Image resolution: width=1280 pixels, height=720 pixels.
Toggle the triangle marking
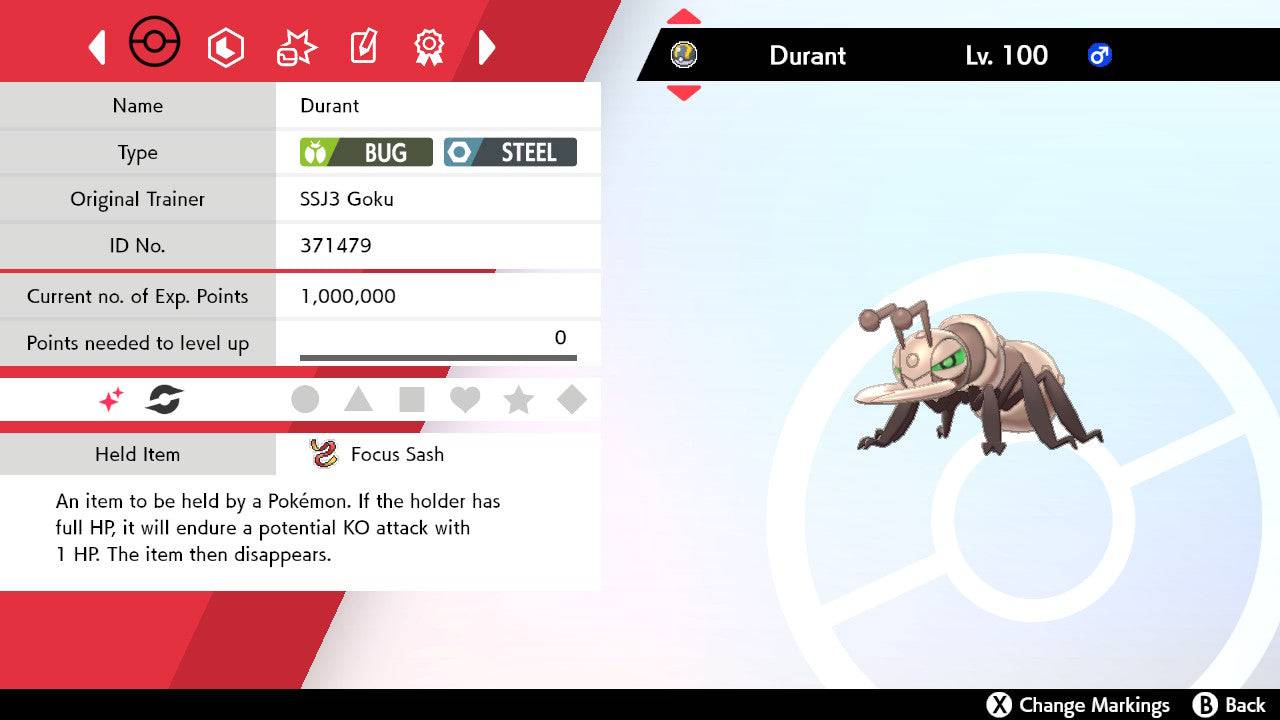click(358, 400)
